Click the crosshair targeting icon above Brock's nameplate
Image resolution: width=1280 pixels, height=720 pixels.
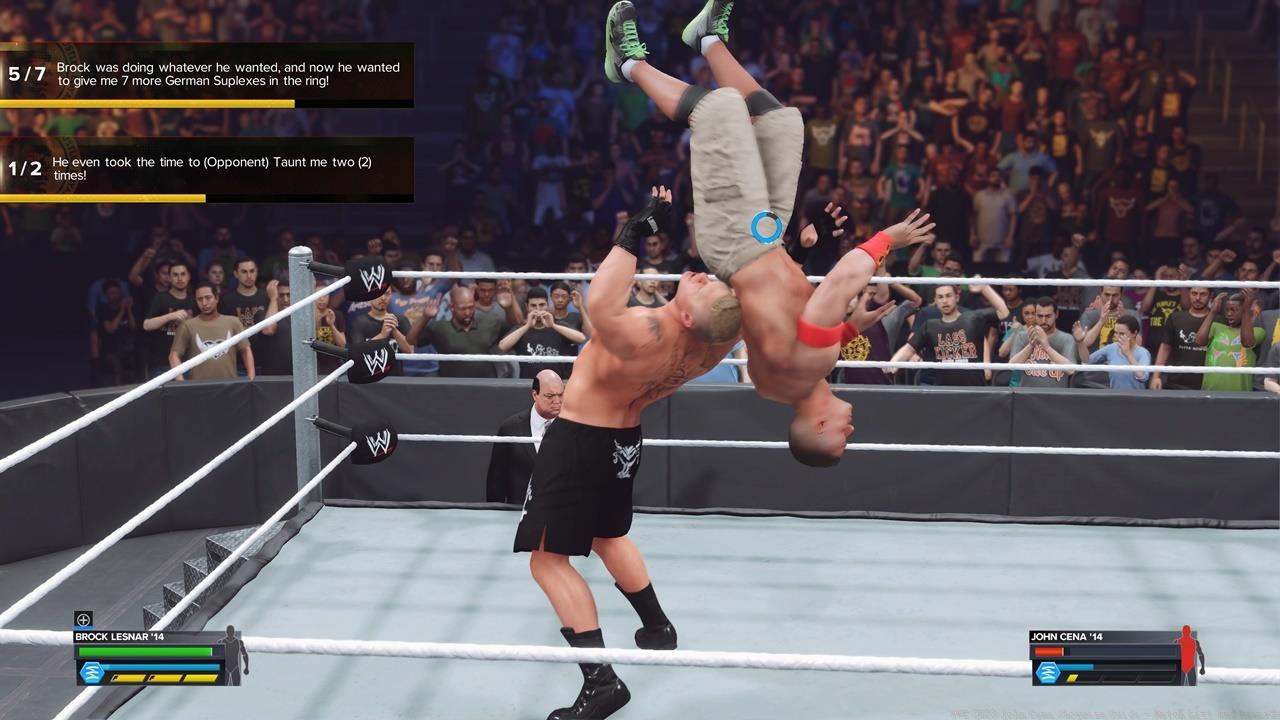tap(84, 619)
